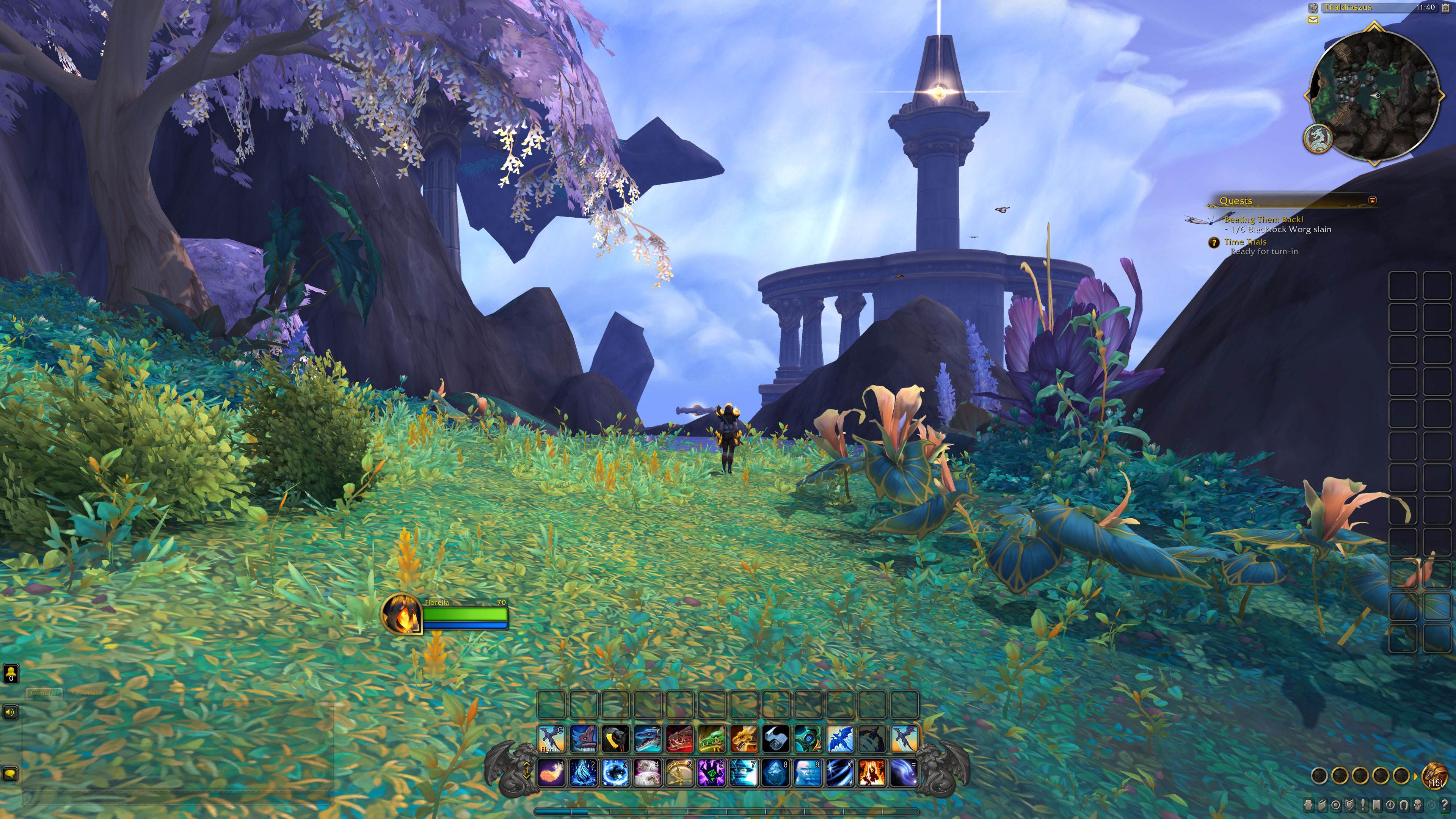This screenshot has height=819, width=1456.
Task: Cast Polymorph sheep spell
Action: 647,772
